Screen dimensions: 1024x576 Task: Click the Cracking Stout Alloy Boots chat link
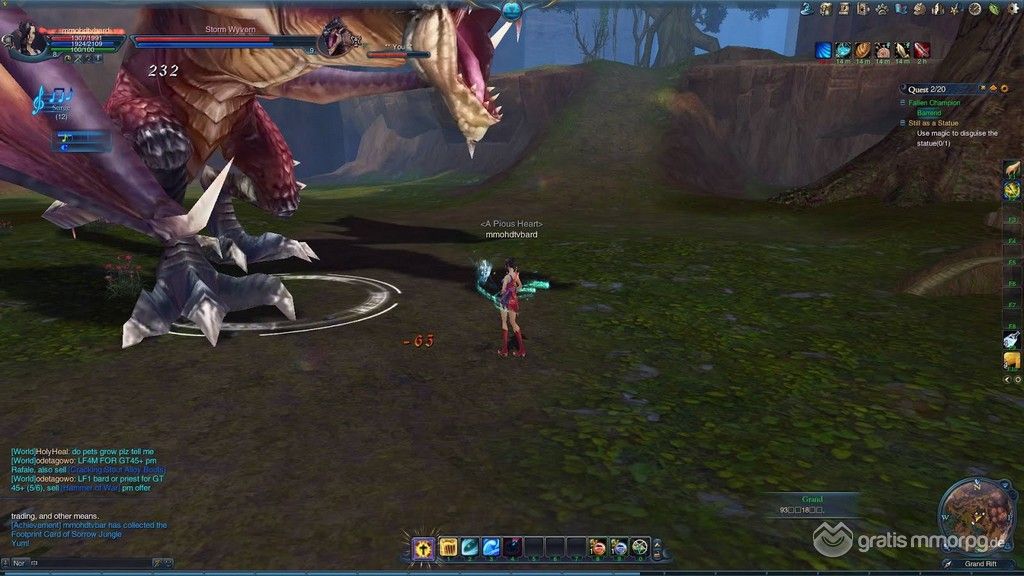pos(116,469)
